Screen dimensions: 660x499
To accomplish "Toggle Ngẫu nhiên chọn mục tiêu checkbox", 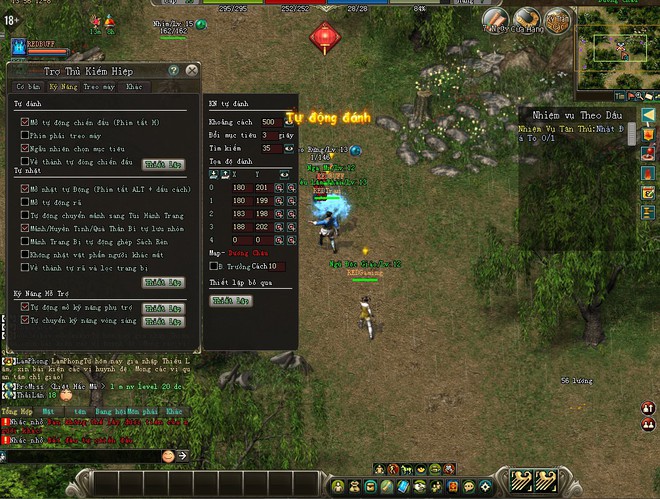I will [x=24, y=148].
